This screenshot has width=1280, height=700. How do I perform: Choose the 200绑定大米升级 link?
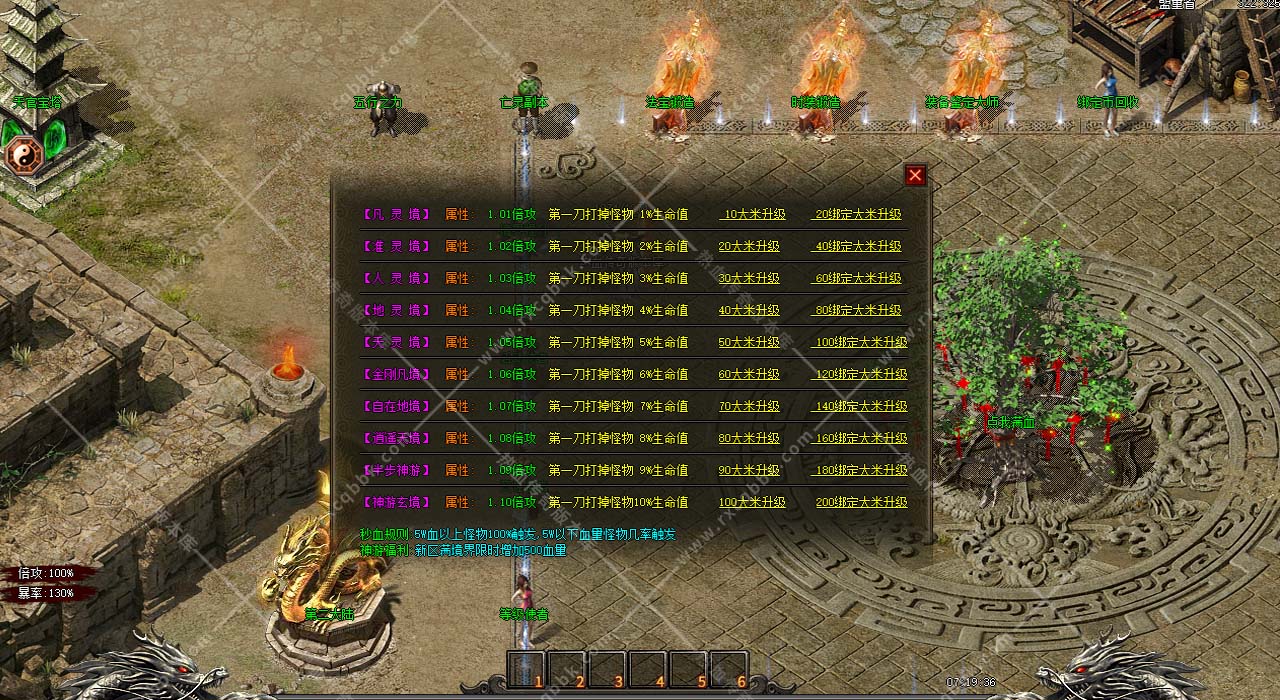point(860,502)
